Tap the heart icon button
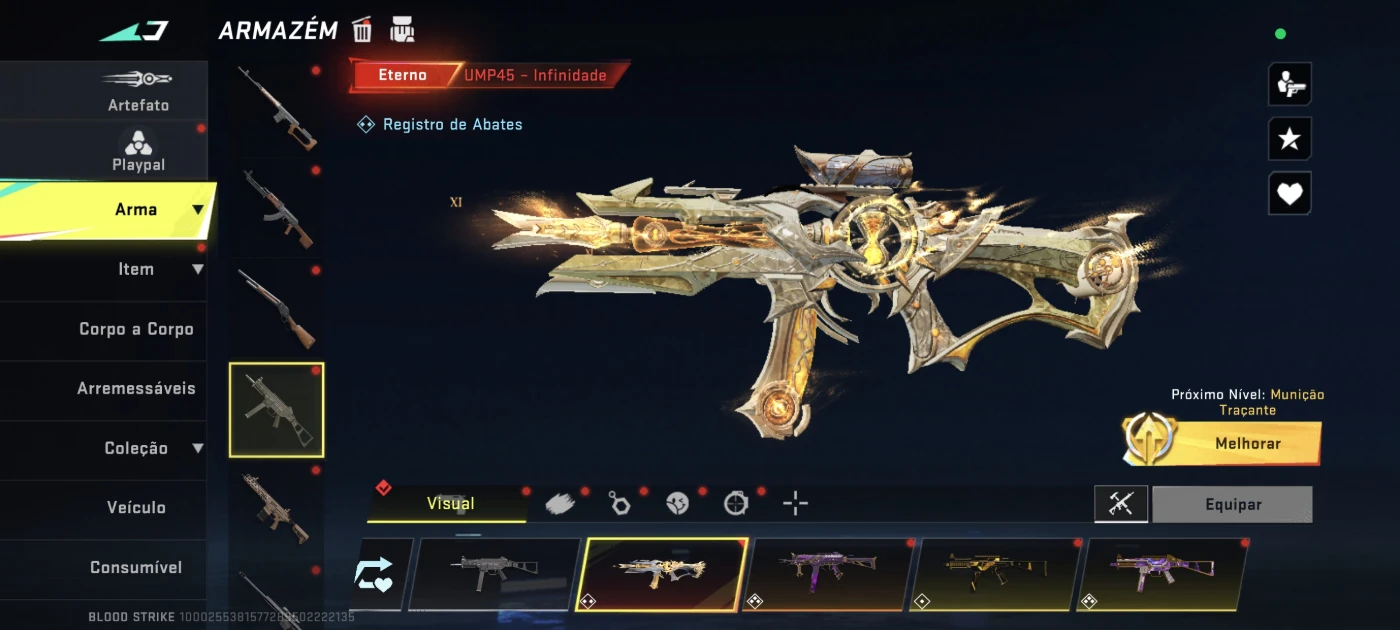This screenshot has width=1400, height=630. pyautogui.click(x=1289, y=194)
